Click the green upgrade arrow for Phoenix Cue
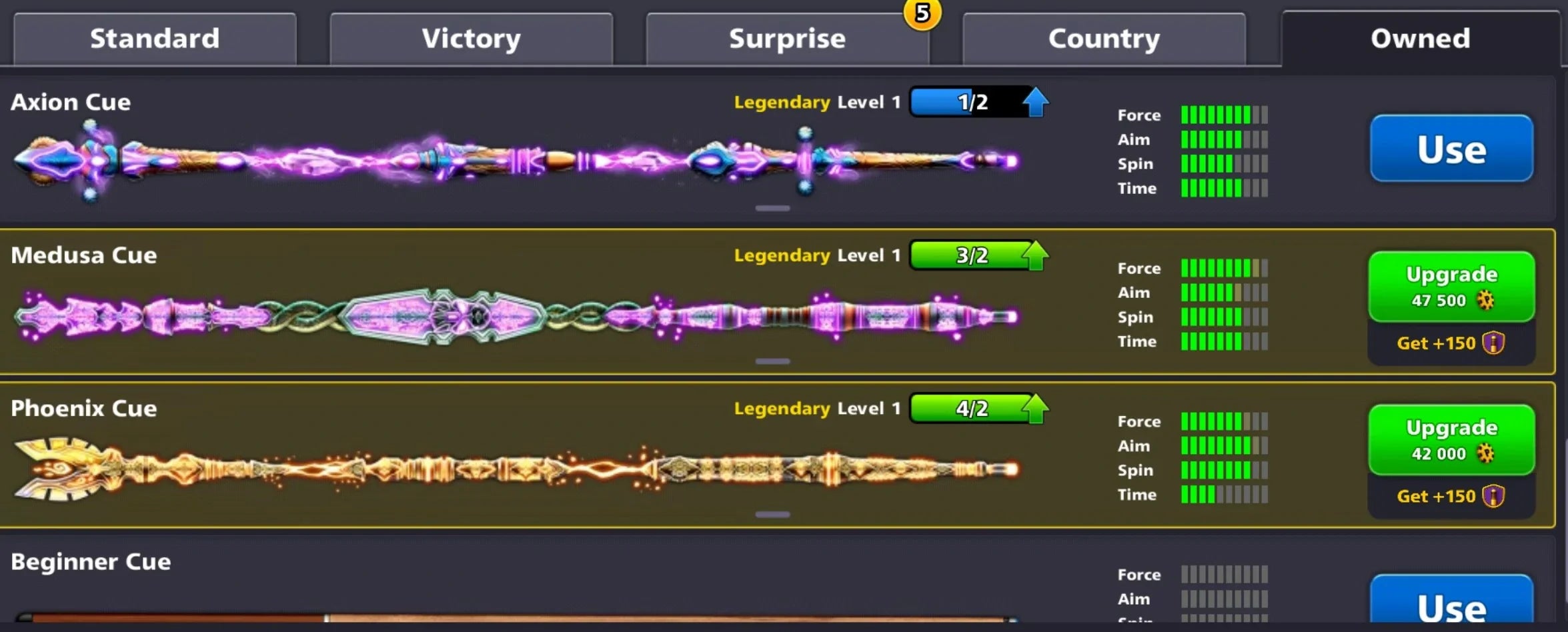Screen dimensions: 1568x632 tap(1034, 409)
